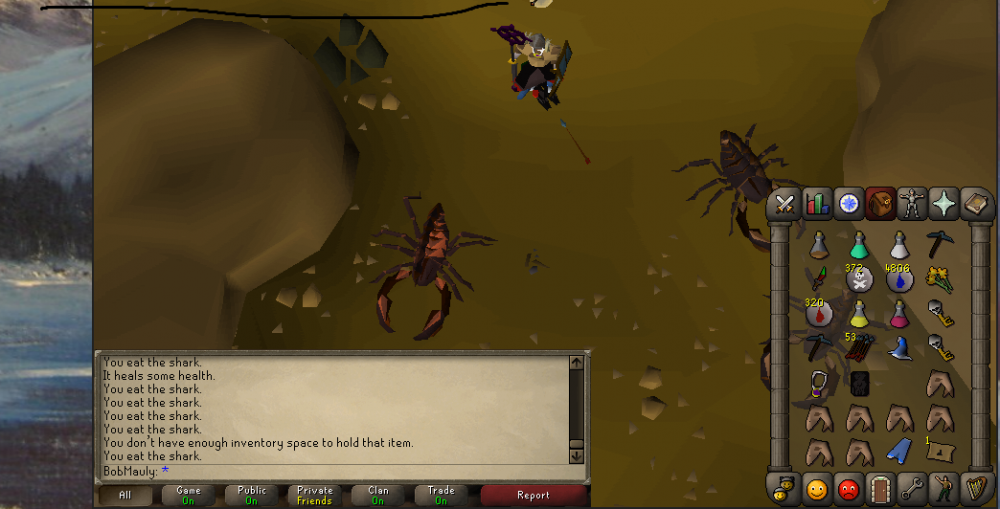This screenshot has height=509, width=1000.
Task: Open the Combat Options tab
Action: pyautogui.click(x=786, y=204)
